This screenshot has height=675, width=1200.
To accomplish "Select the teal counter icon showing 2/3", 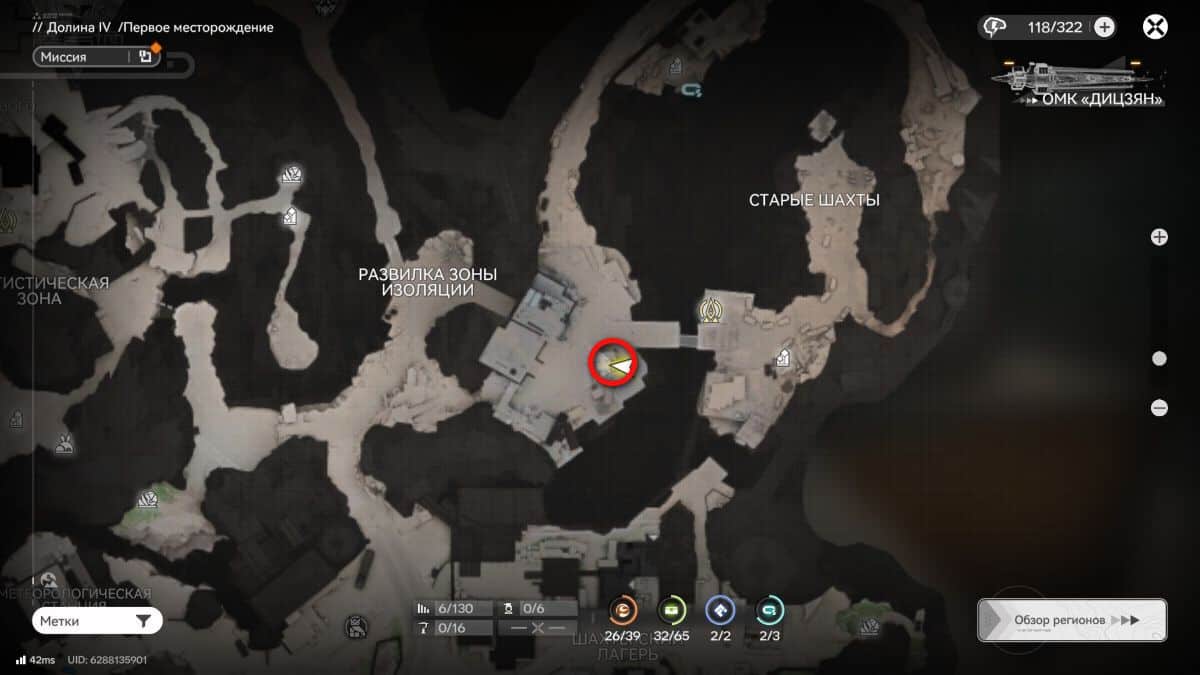I will click(x=769, y=610).
